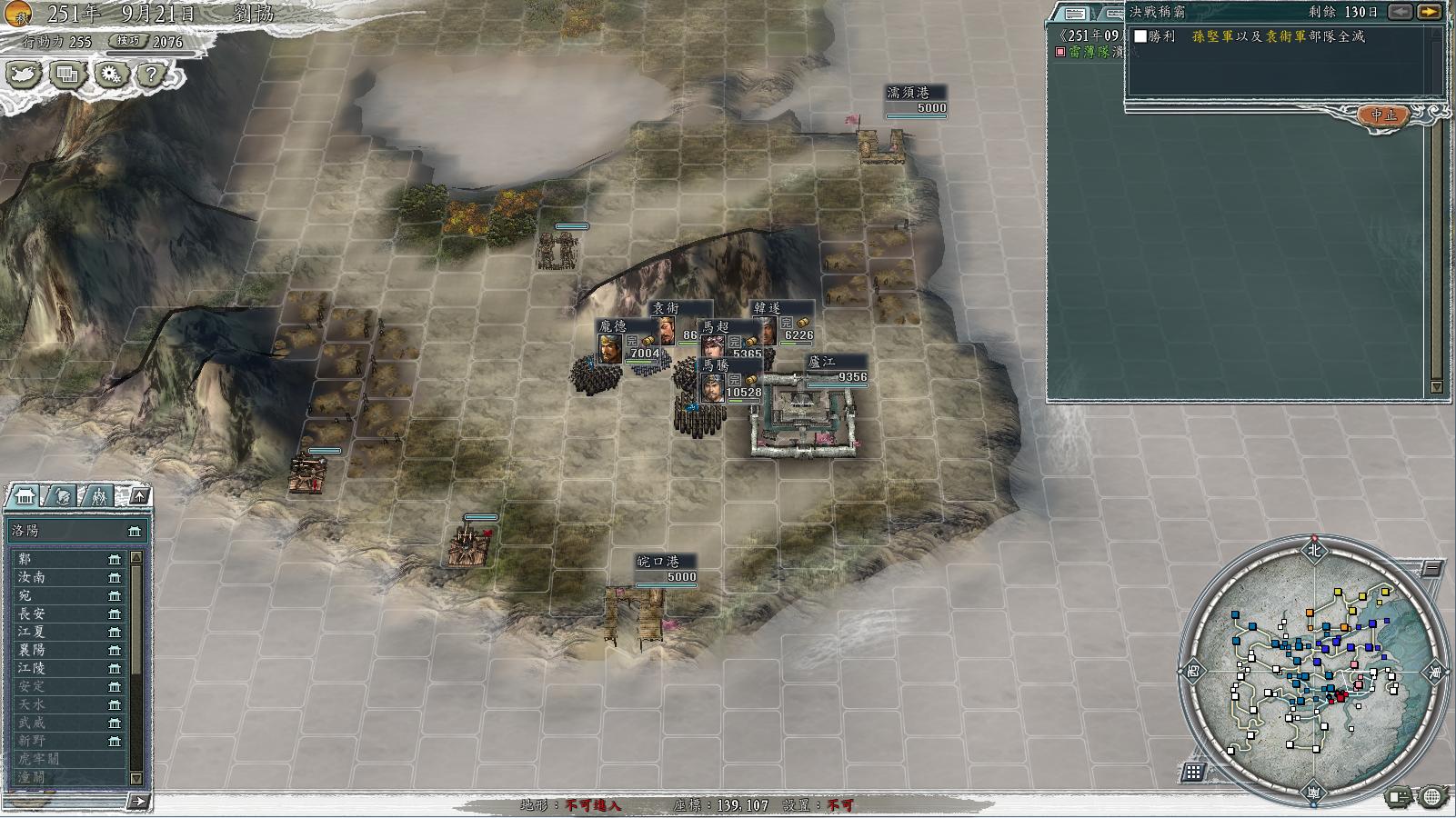The height and width of the screenshot is (818, 1456).
Task: Click the 廬江 city name label
Action: (x=821, y=362)
